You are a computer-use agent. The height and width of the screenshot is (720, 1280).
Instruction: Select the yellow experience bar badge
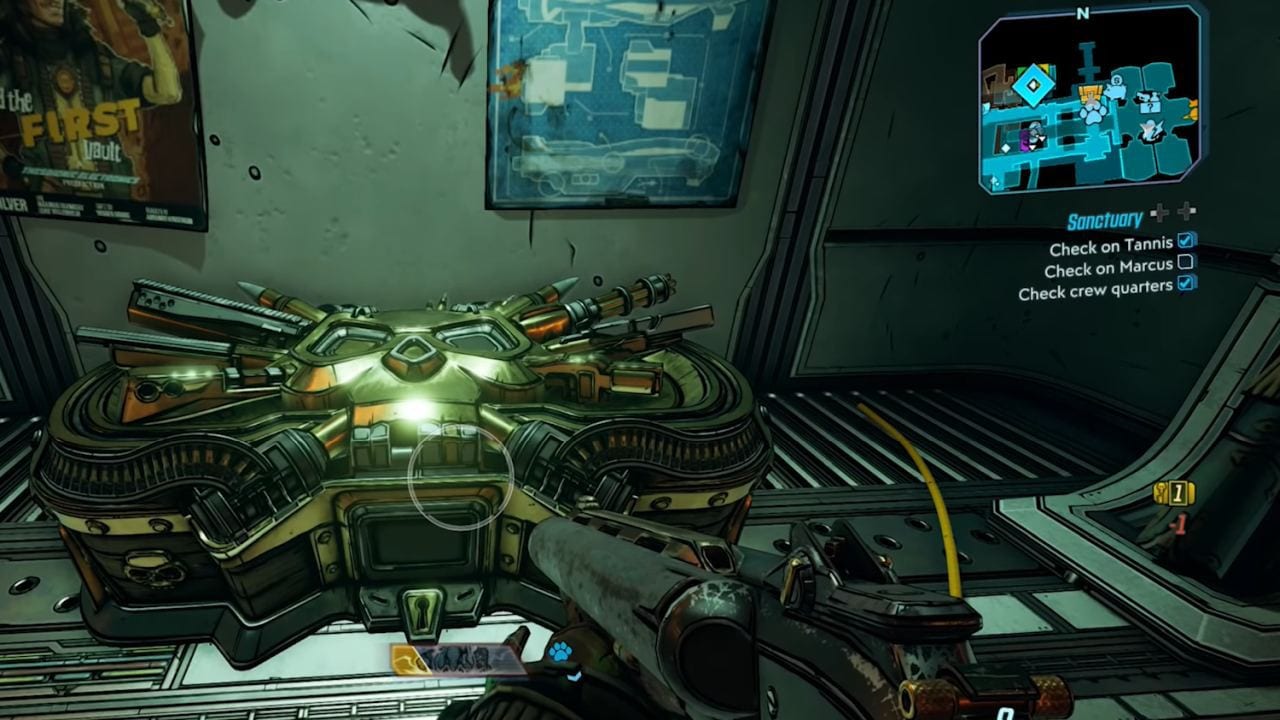click(x=407, y=658)
